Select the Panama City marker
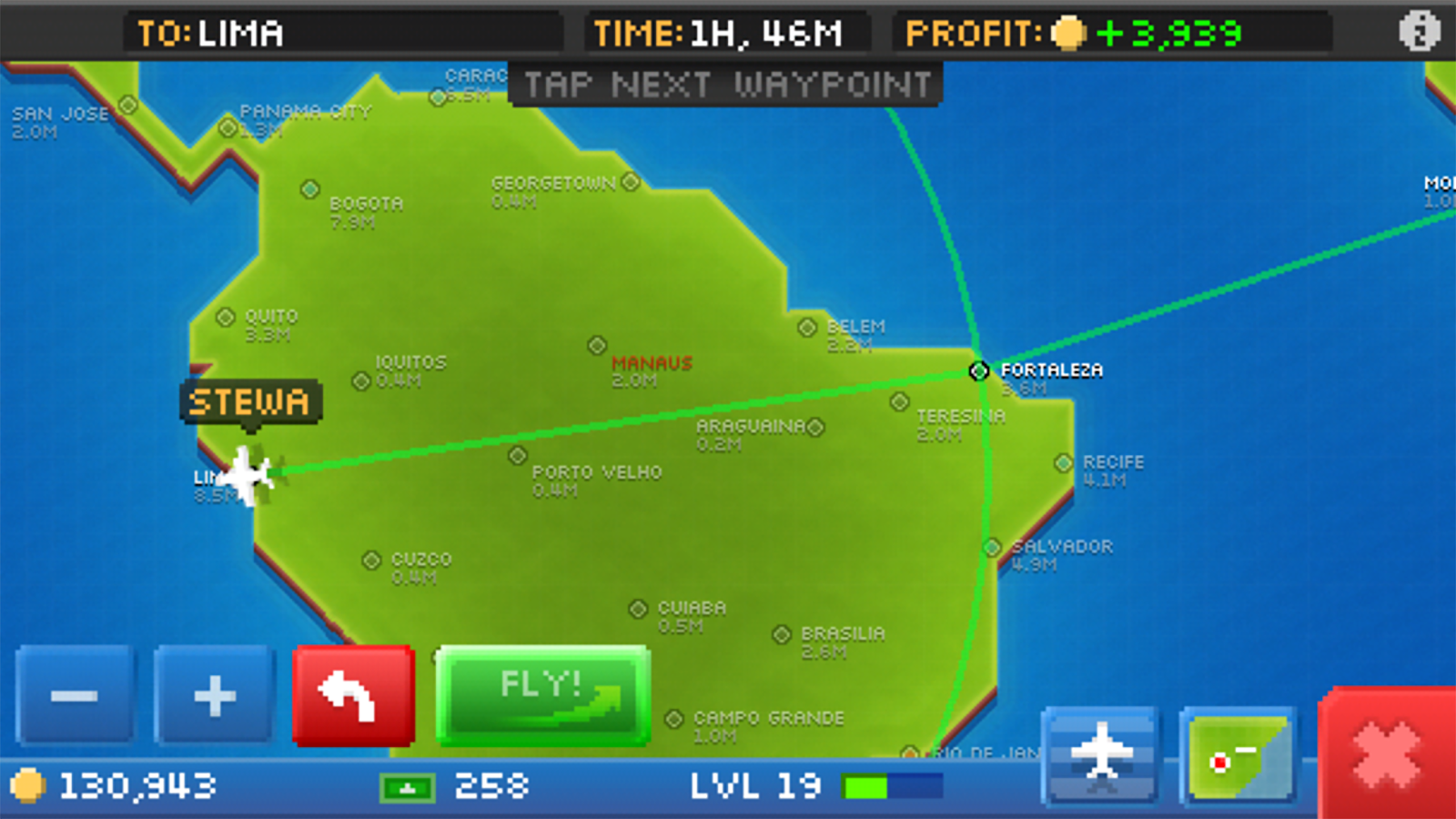The height and width of the screenshot is (819, 1456). click(227, 127)
